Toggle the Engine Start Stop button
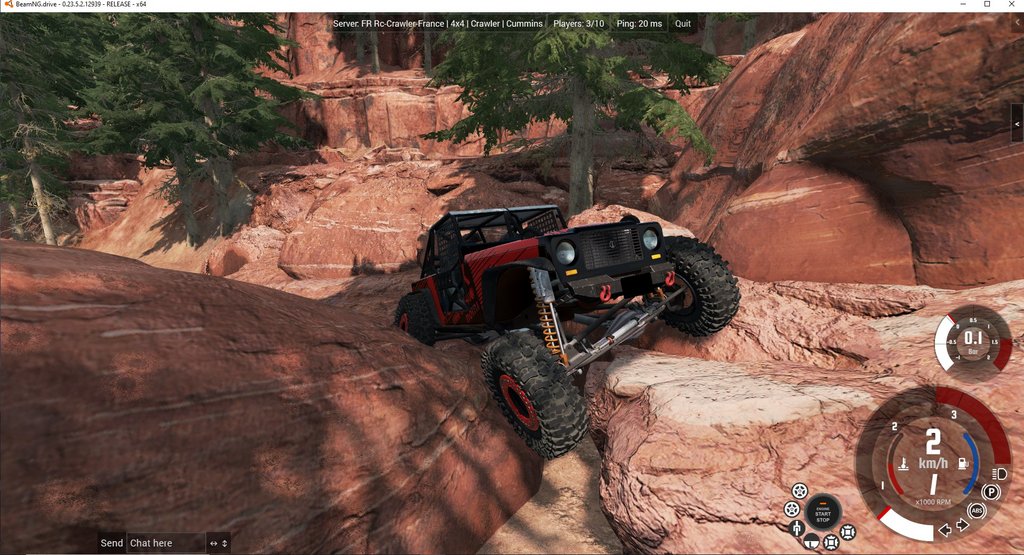 pyautogui.click(x=822, y=510)
